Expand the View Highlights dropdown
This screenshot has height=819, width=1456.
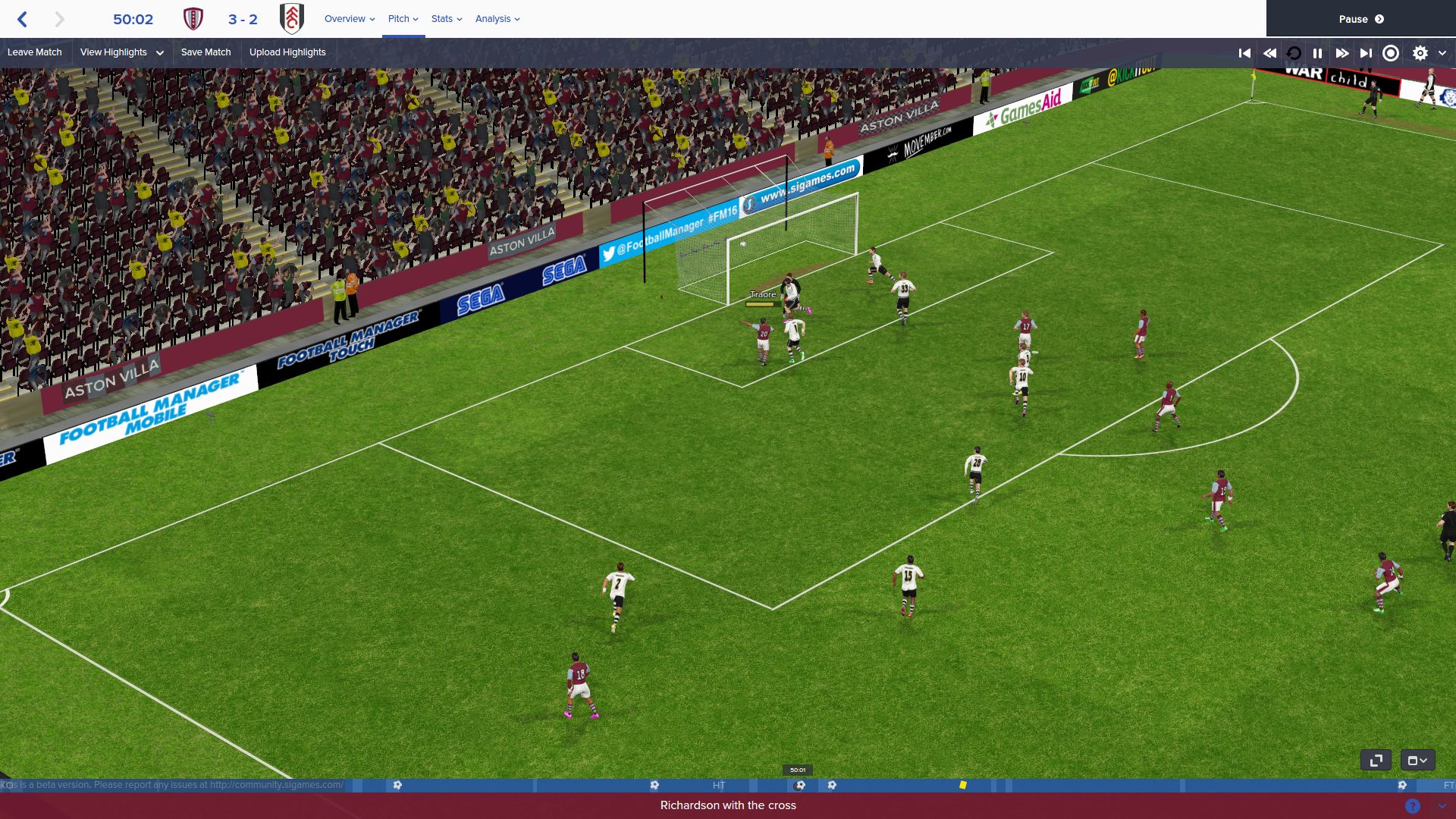[120, 52]
